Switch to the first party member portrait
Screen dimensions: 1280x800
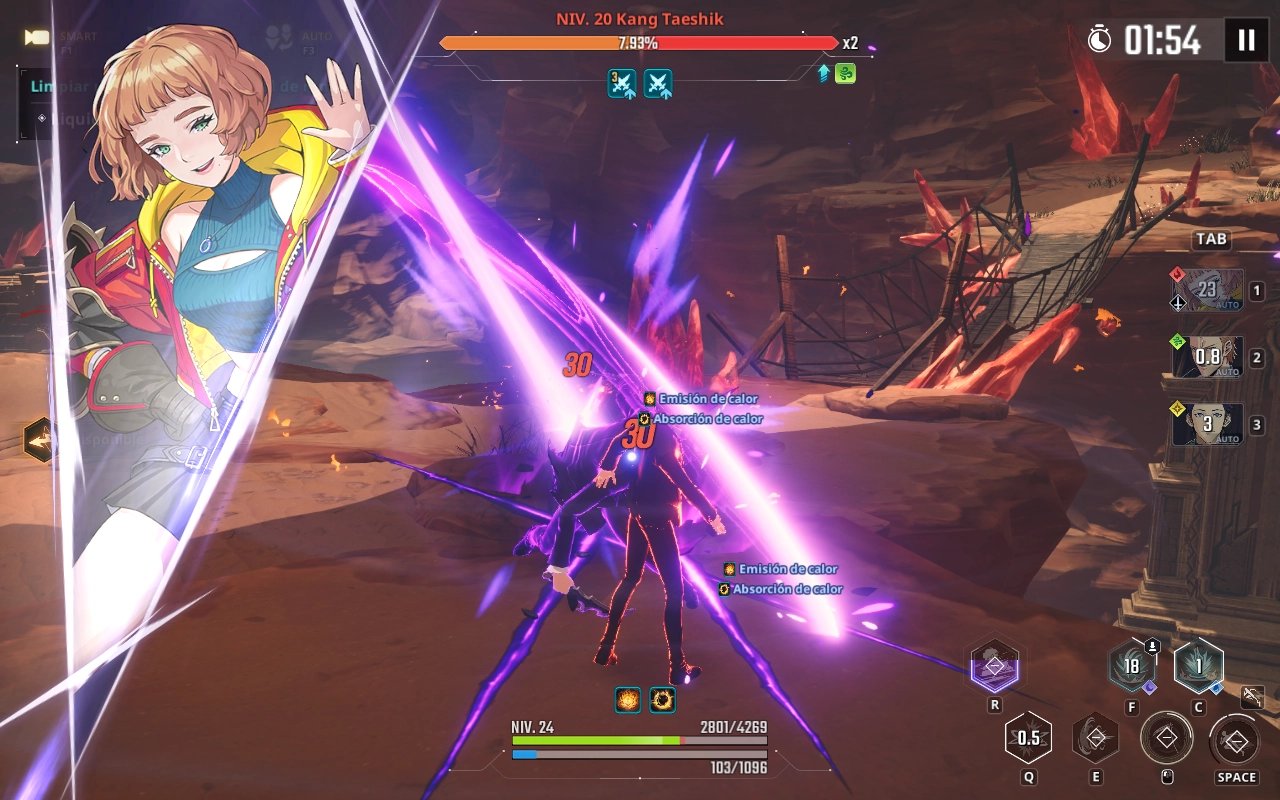1208,290
